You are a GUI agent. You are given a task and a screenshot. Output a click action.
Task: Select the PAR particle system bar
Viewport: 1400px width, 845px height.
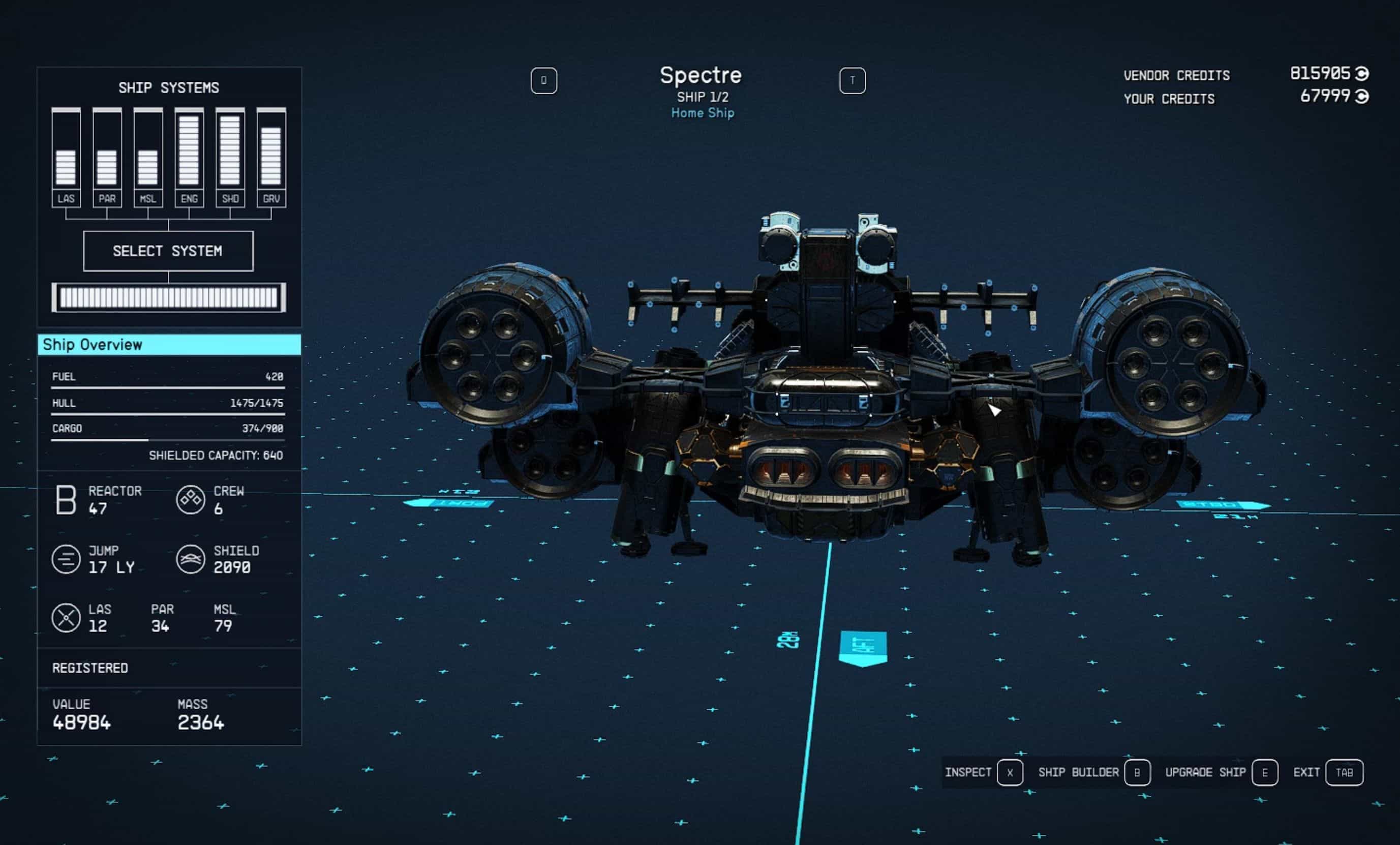(107, 158)
